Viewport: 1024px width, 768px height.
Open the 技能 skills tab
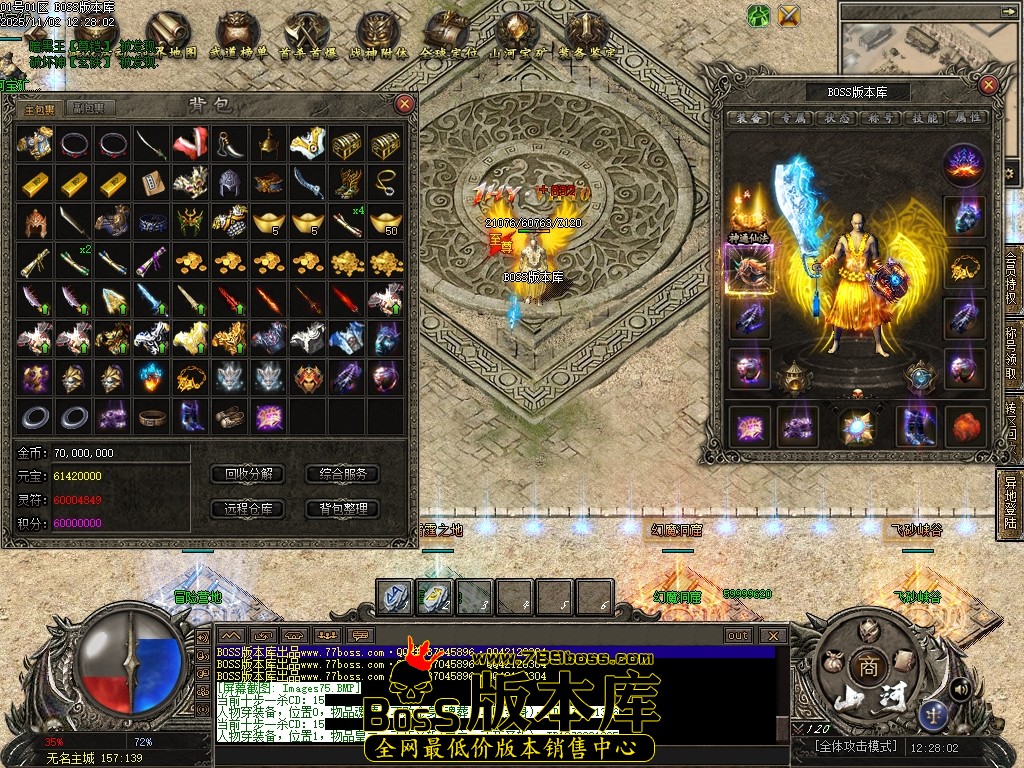pos(925,118)
